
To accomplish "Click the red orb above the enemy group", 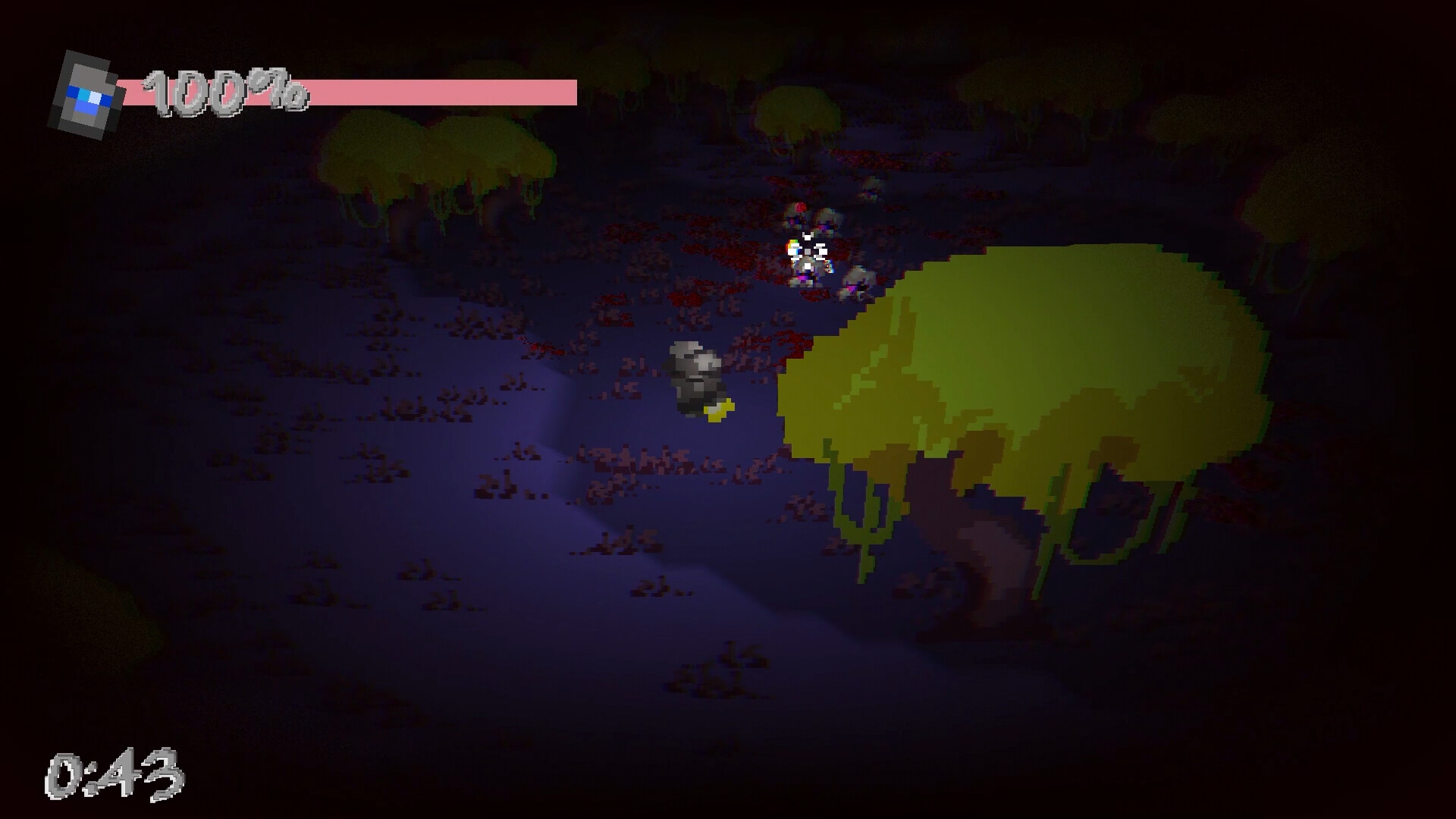I will (799, 206).
